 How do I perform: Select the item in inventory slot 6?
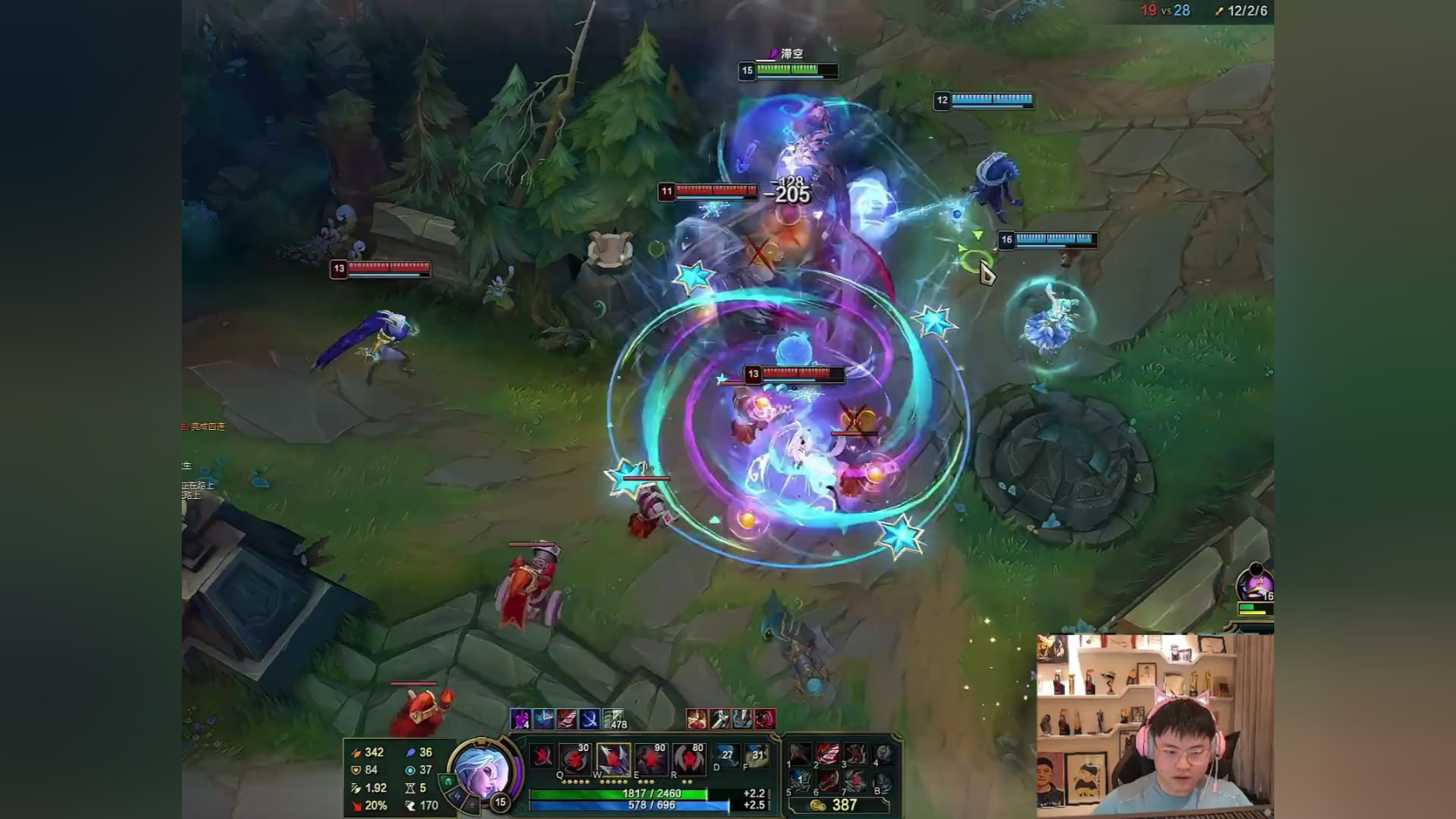tap(827, 781)
